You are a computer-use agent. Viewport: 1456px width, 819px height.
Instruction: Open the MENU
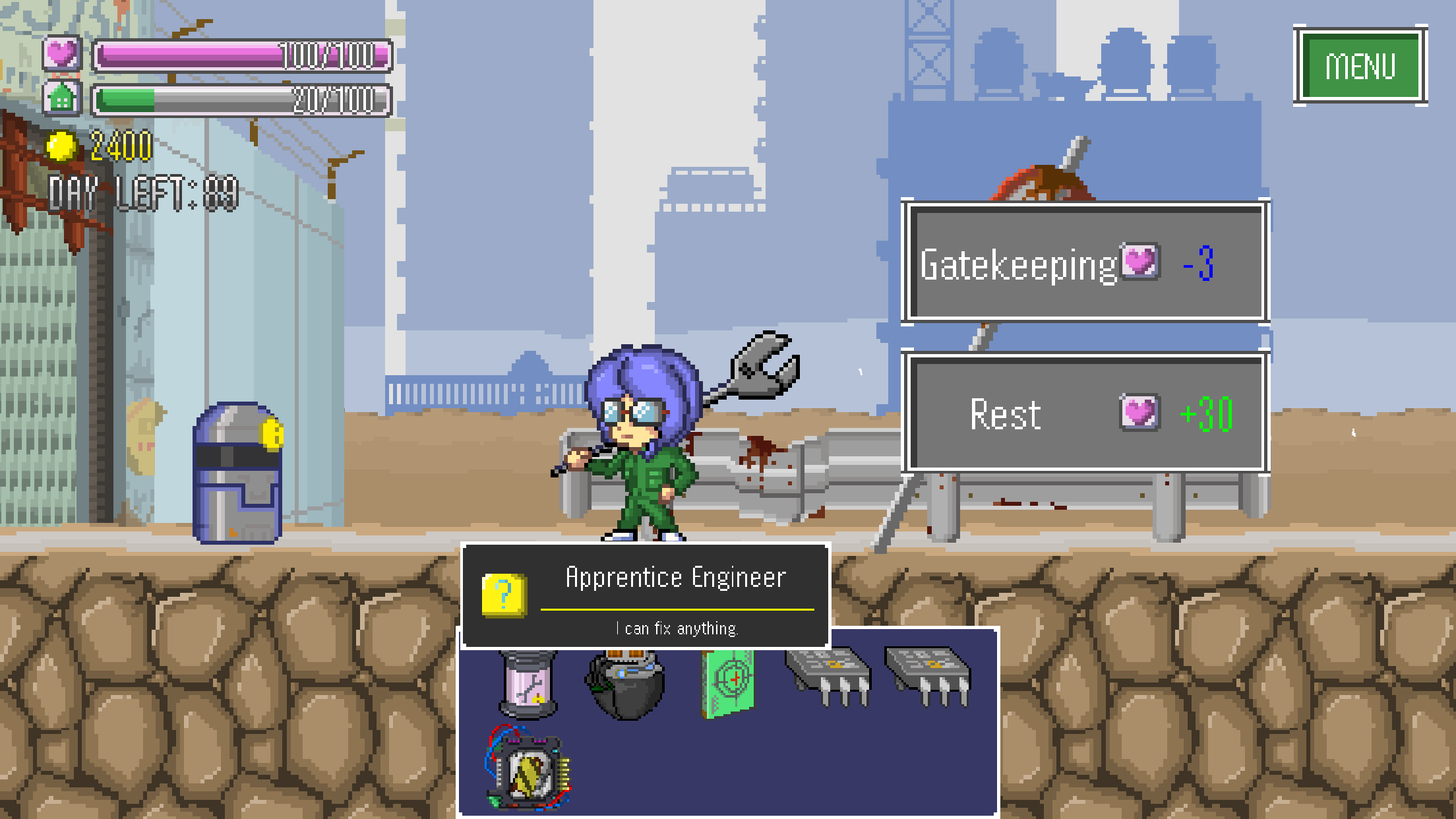[1361, 65]
